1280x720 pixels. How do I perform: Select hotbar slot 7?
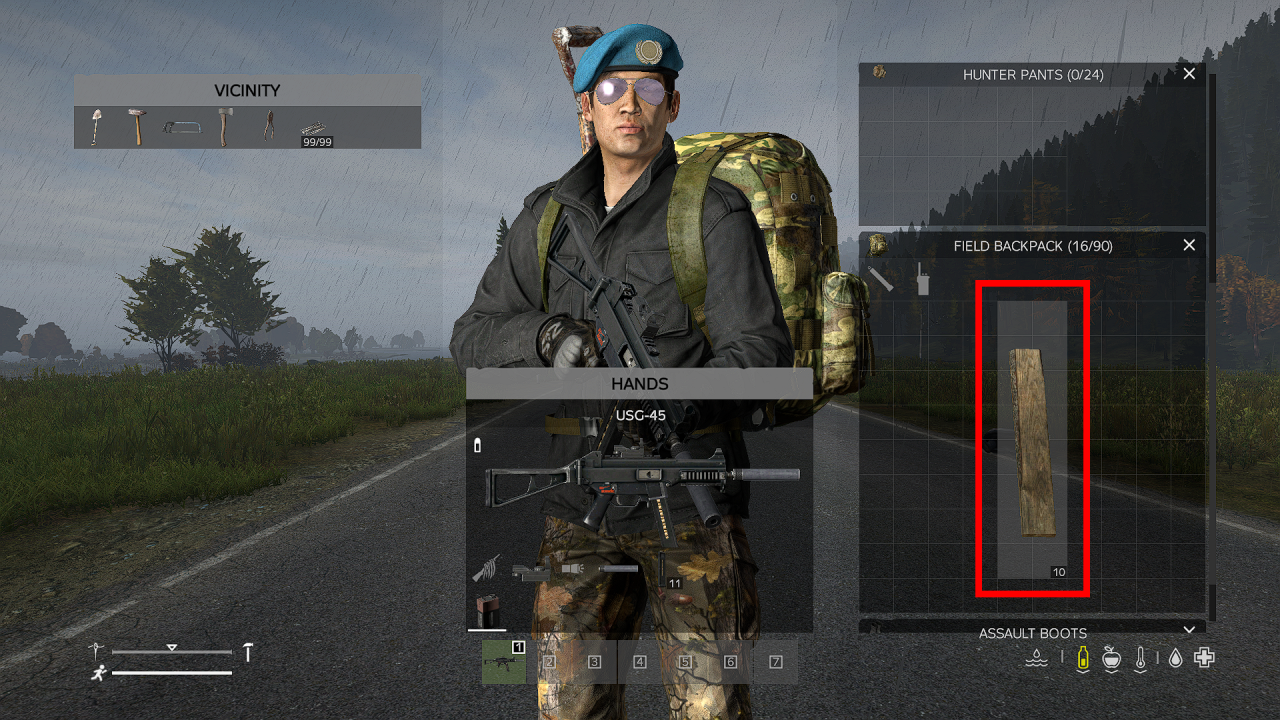(x=775, y=661)
